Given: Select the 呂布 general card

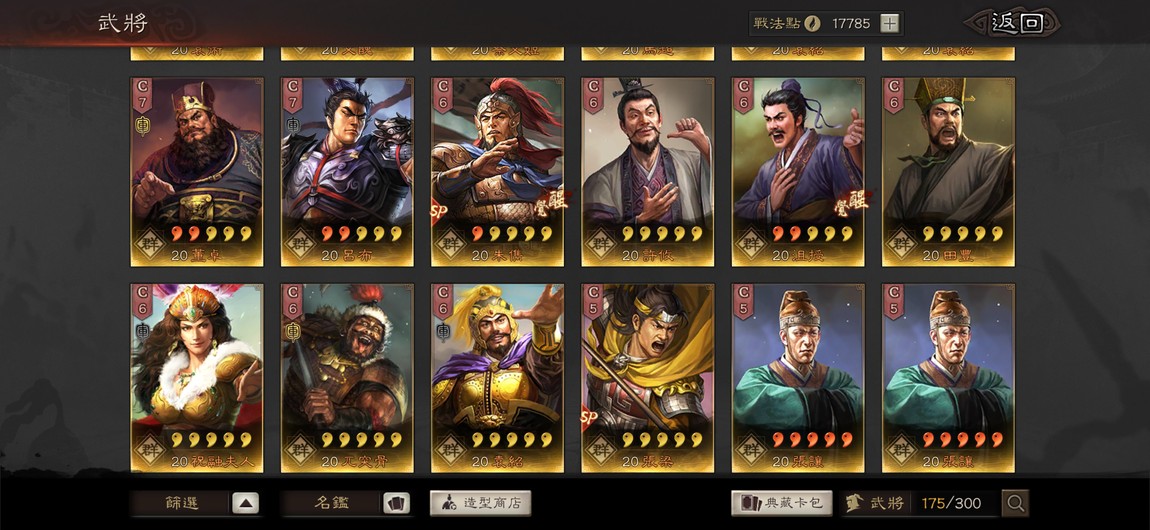Looking at the screenshot, I should (x=347, y=171).
